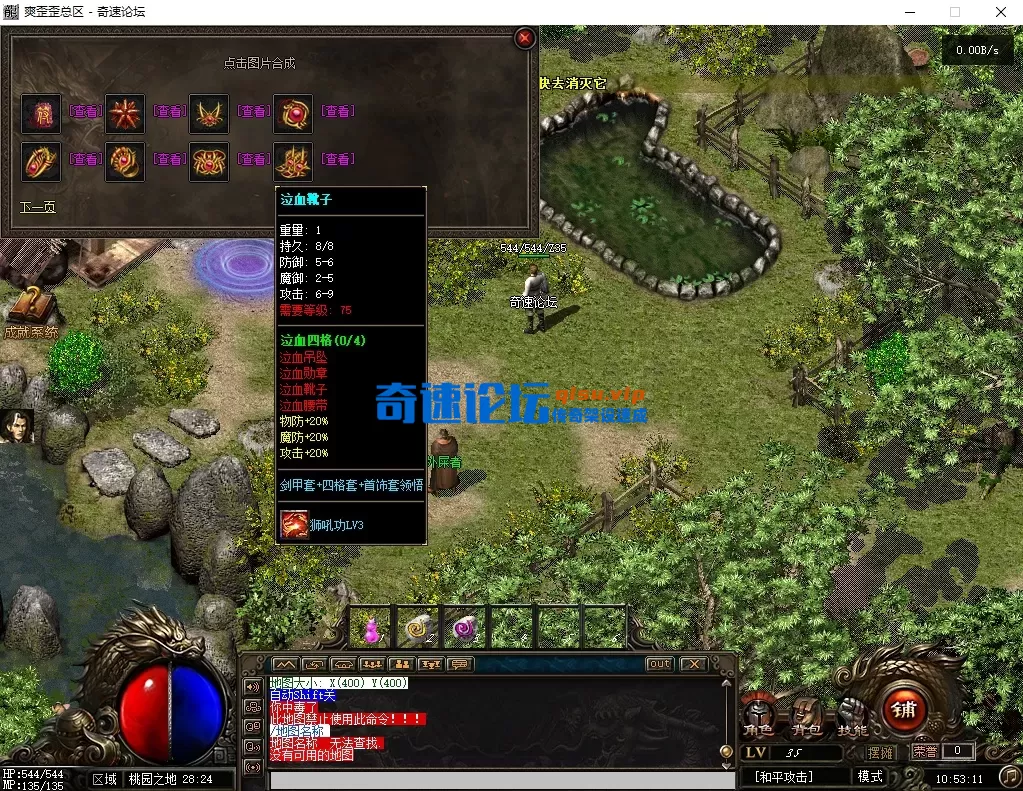Click the chat text input field
The image size is (1023, 791).
pos(500,780)
